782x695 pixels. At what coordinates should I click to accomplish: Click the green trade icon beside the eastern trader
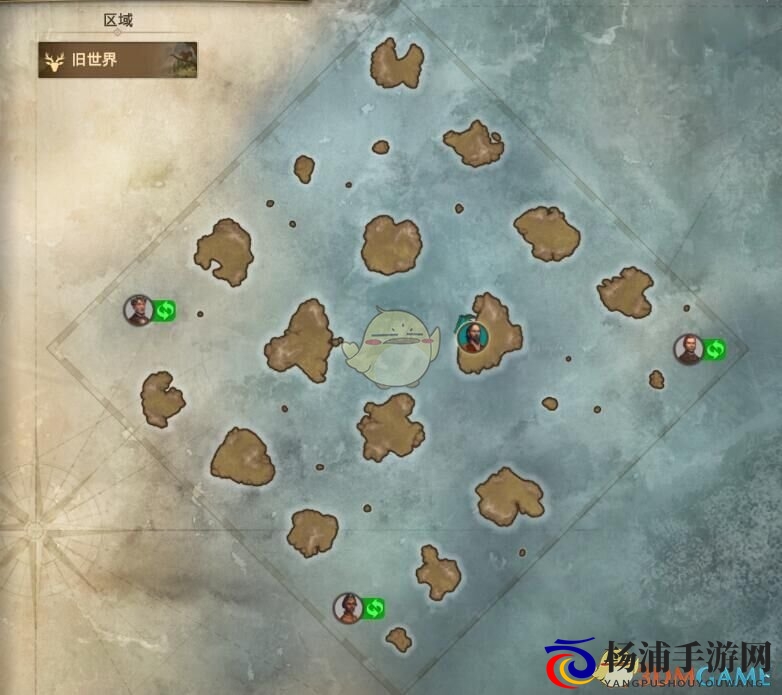(714, 349)
